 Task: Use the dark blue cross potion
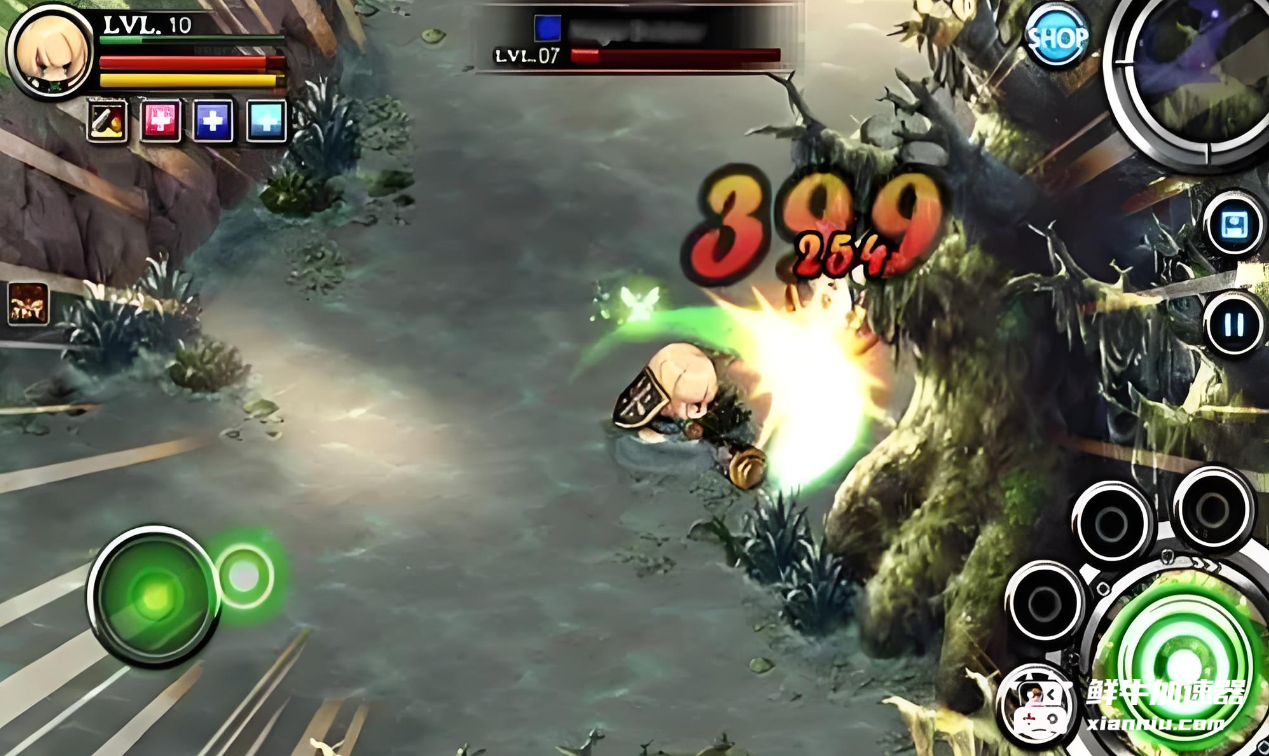213,121
